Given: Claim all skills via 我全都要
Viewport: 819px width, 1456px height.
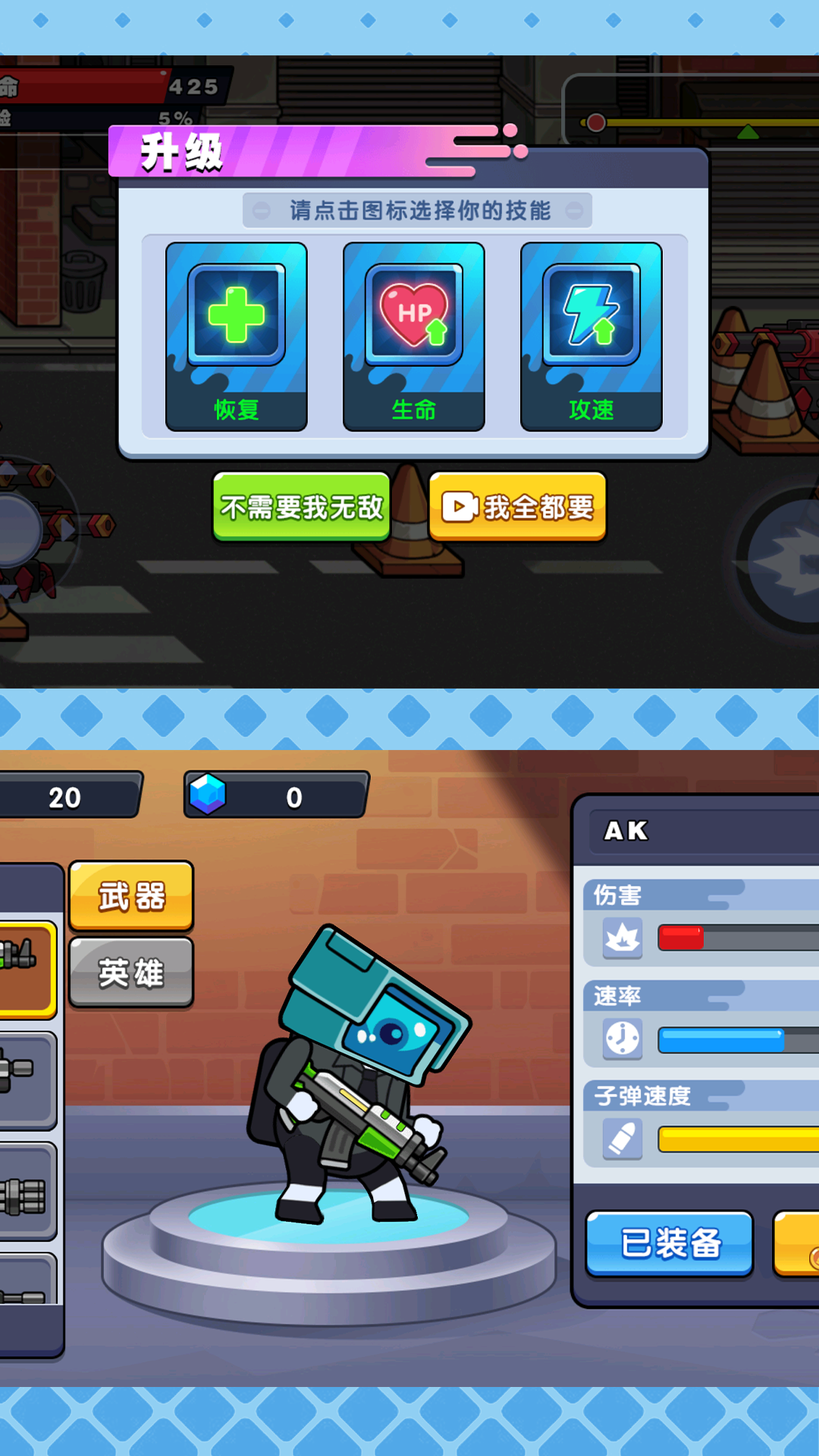Looking at the screenshot, I should pyautogui.click(x=518, y=507).
